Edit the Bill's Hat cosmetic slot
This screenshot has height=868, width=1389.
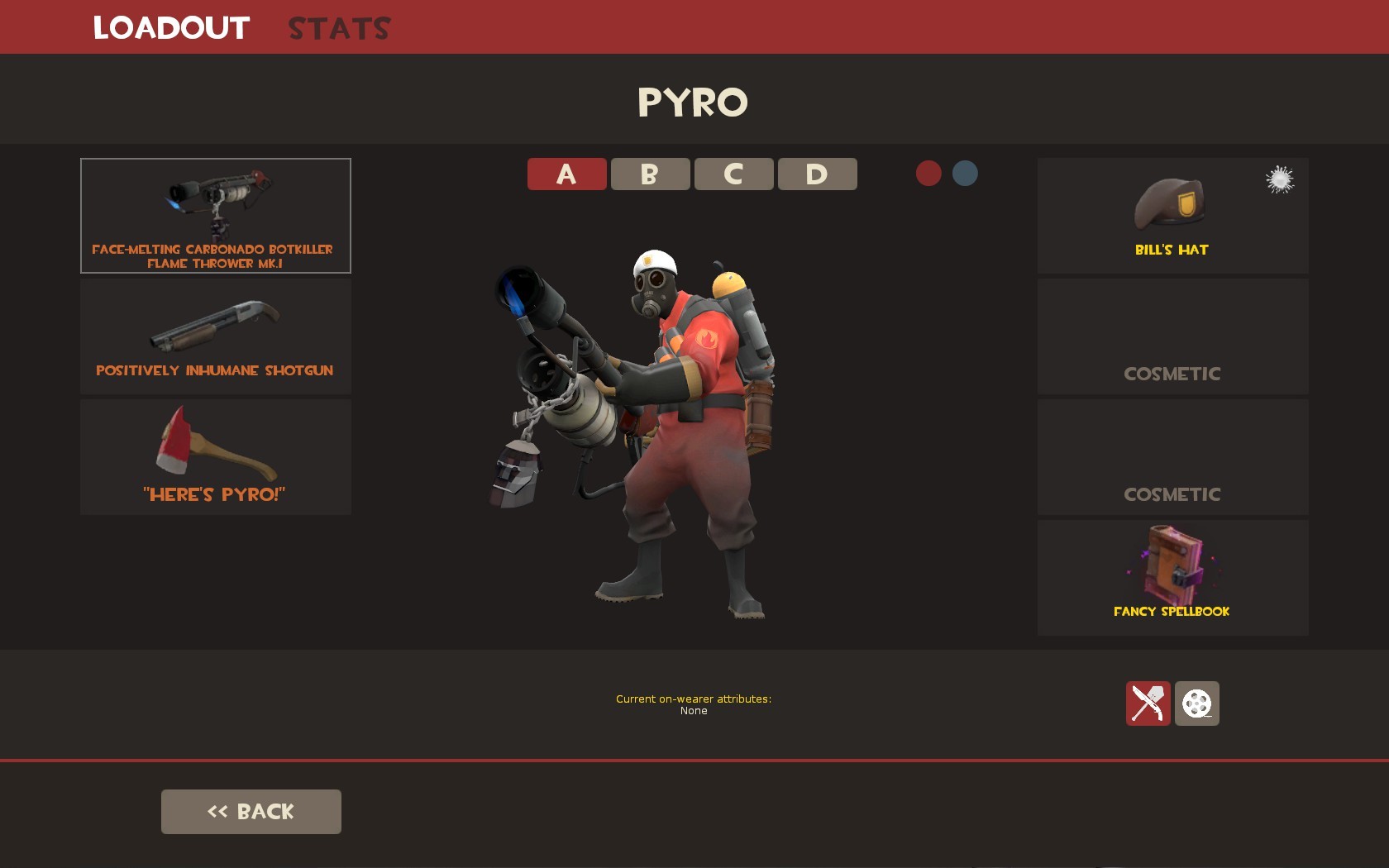coord(1172,215)
